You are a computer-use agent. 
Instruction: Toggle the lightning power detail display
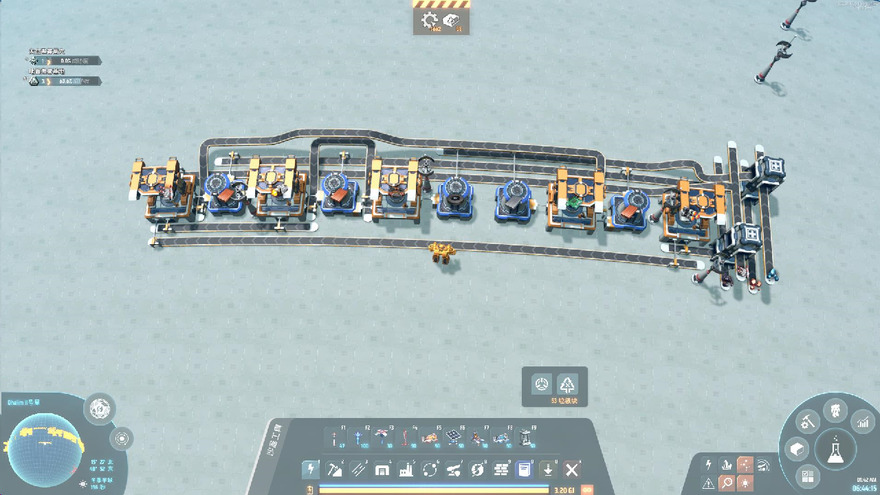coord(708,465)
